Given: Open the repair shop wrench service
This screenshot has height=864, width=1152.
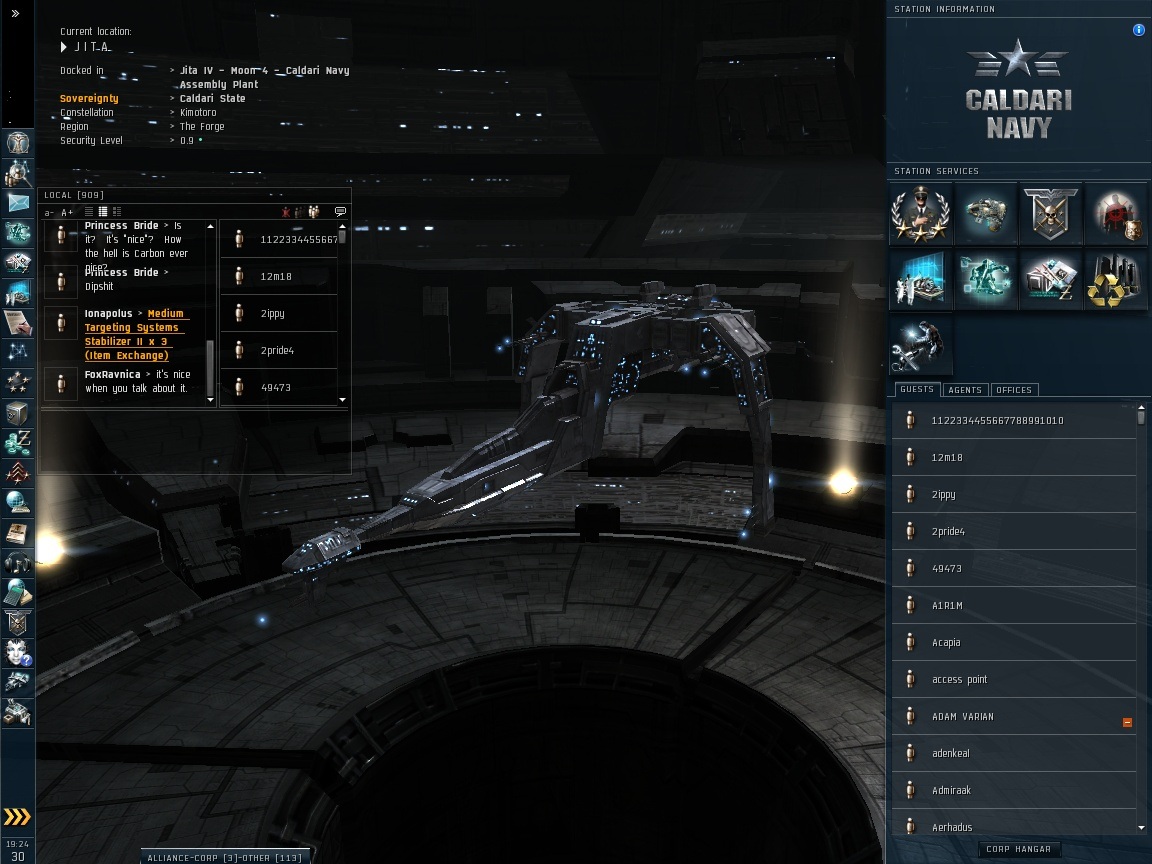Looking at the screenshot, I should click(921, 345).
